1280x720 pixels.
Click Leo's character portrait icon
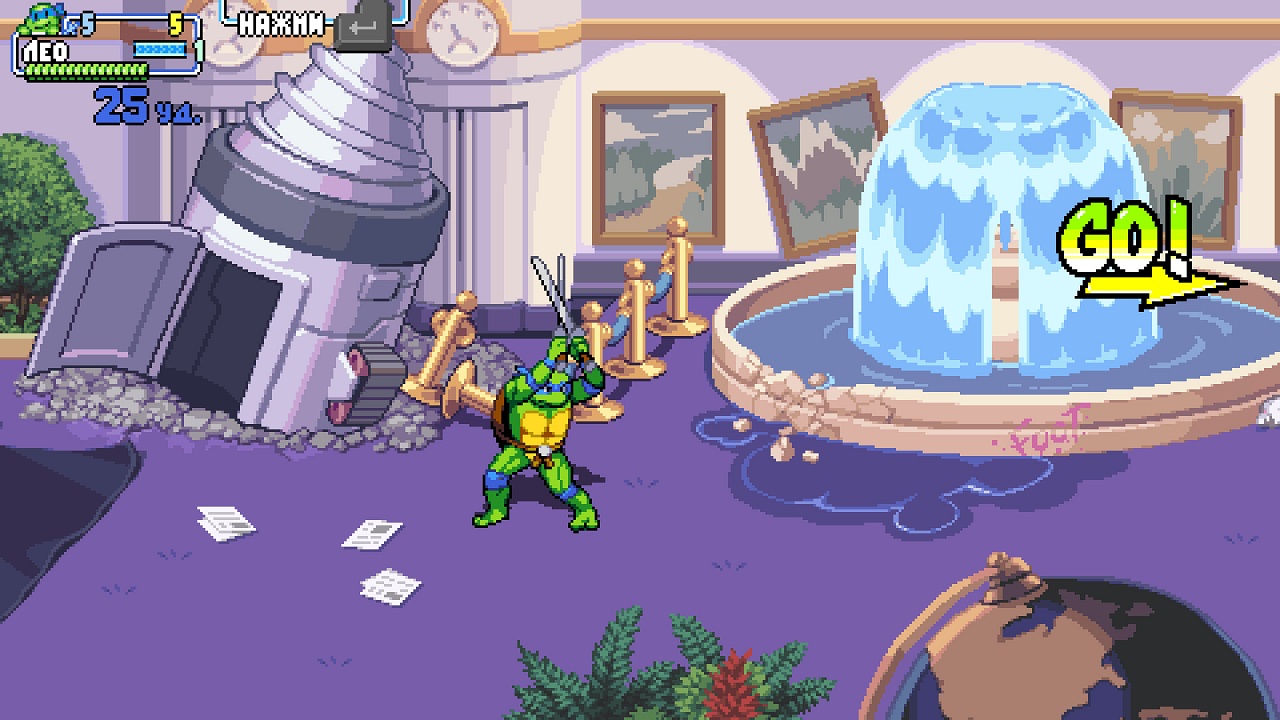tap(38, 18)
